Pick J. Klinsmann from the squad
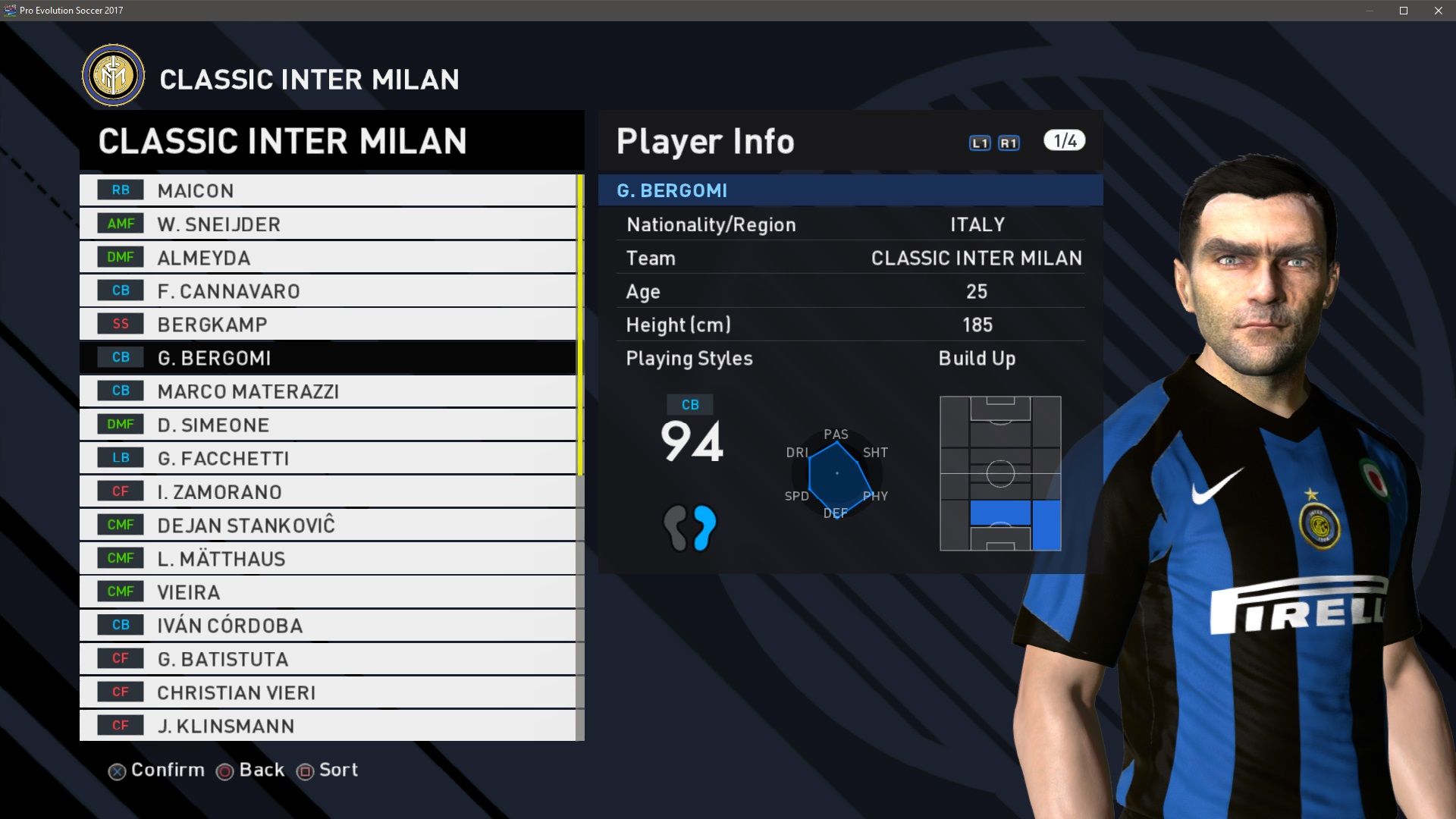This screenshot has width=1456, height=819. coord(328,725)
